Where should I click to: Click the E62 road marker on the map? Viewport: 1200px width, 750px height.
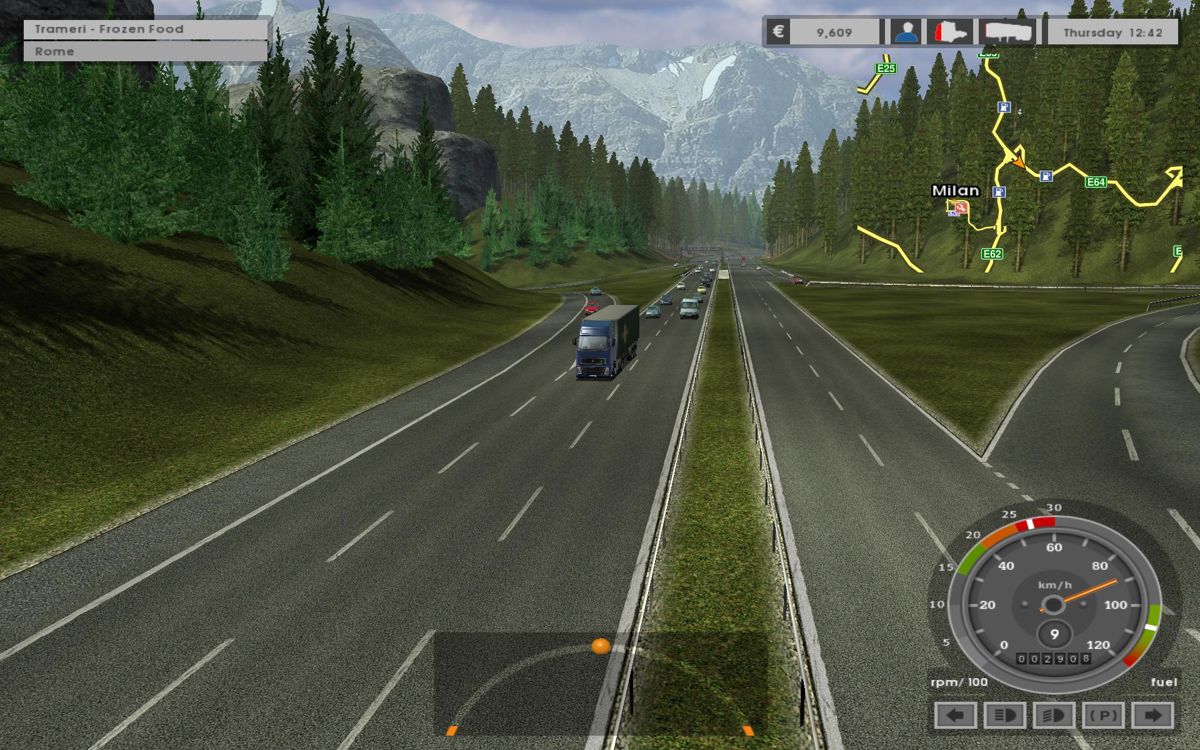coord(991,254)
